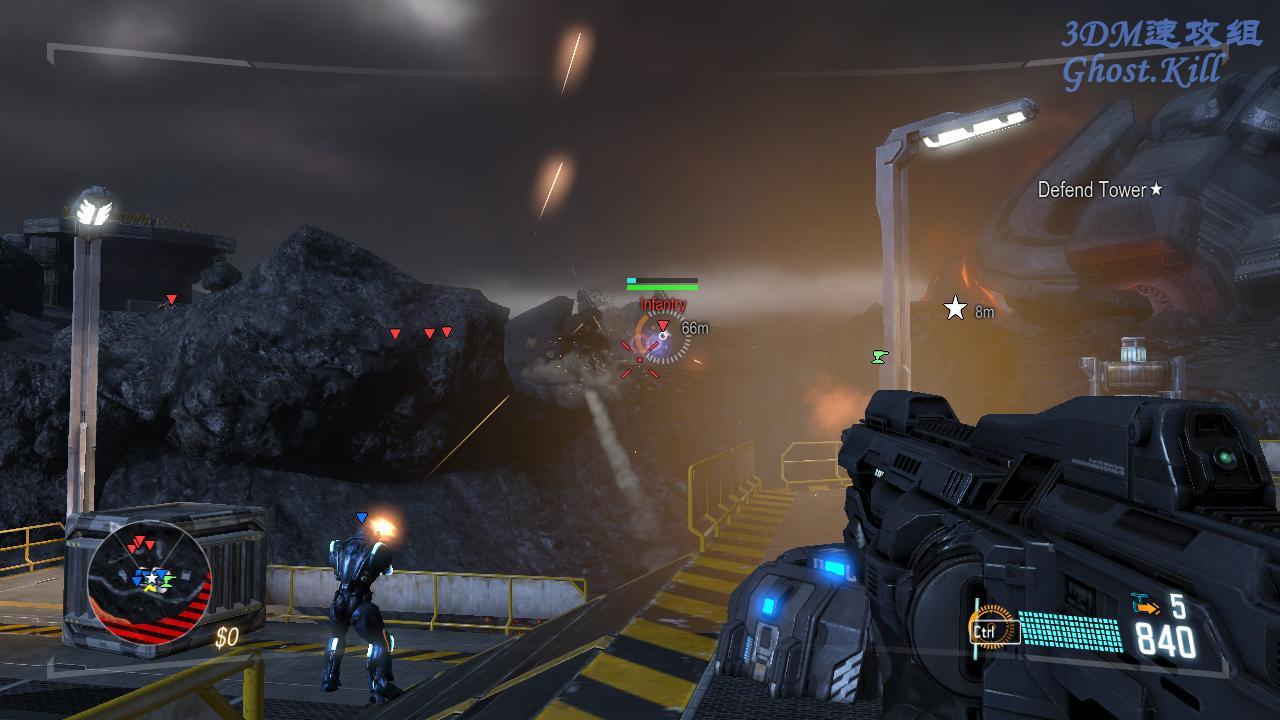The image size is (1280, 720).
Task: Click the white star objective waypoint marker
Action: 955,308
